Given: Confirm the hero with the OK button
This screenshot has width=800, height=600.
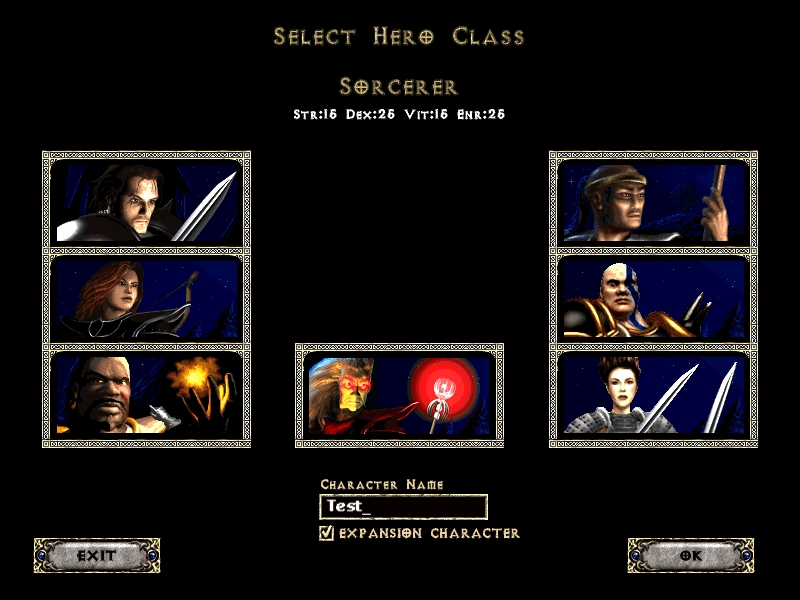Looking at the screenshot, I should 691,555.
